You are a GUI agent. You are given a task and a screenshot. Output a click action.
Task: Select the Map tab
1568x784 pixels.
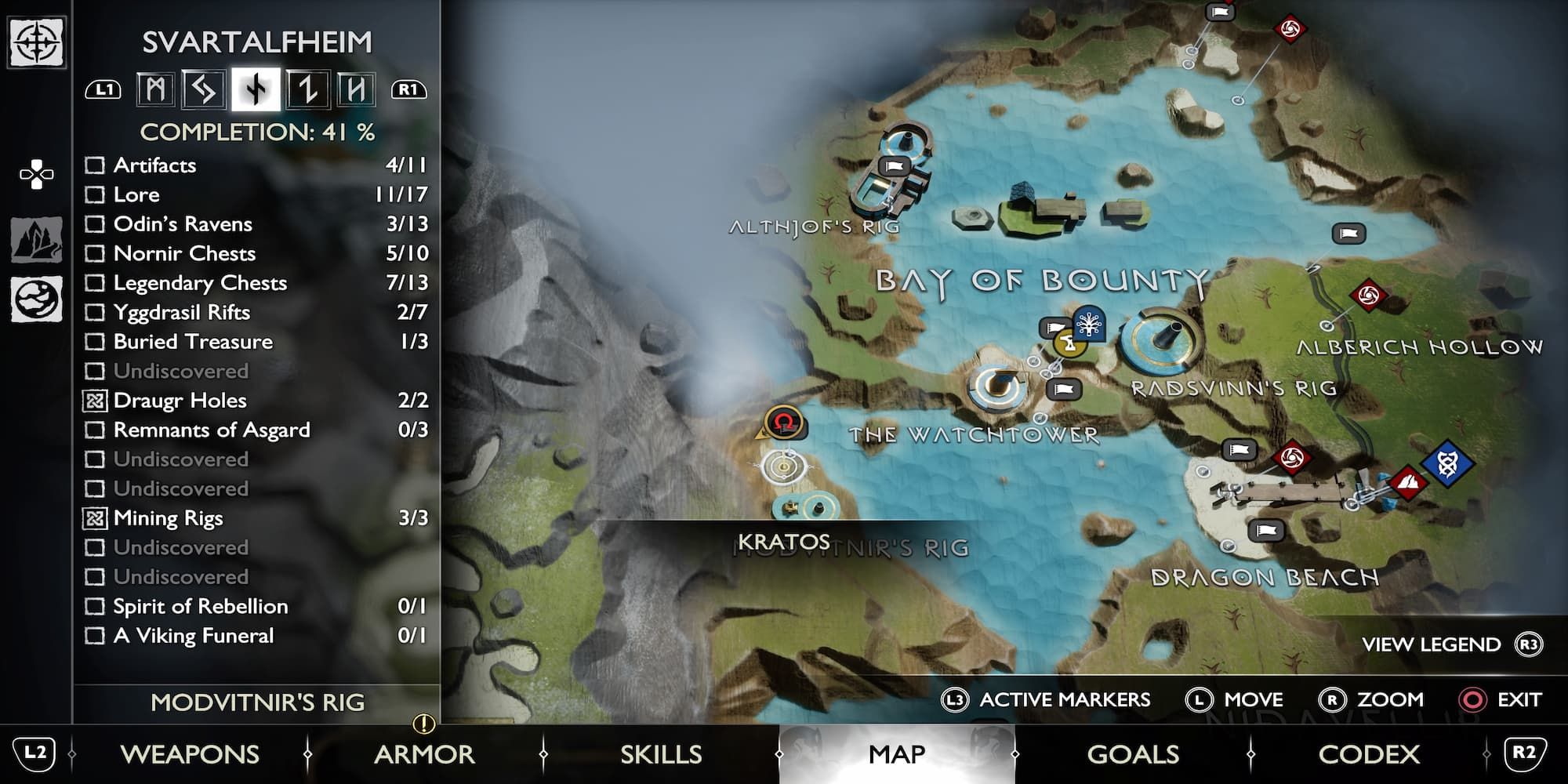(897, 754)
